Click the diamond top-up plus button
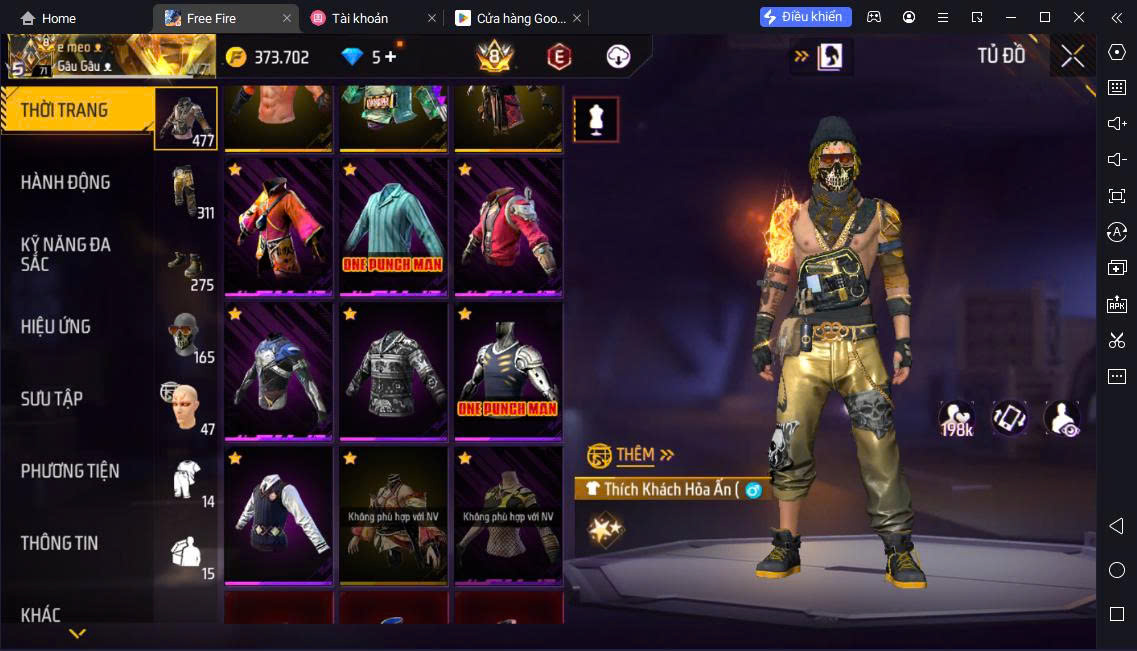The width and height of the screenshot is (1137, 651). 390,57
